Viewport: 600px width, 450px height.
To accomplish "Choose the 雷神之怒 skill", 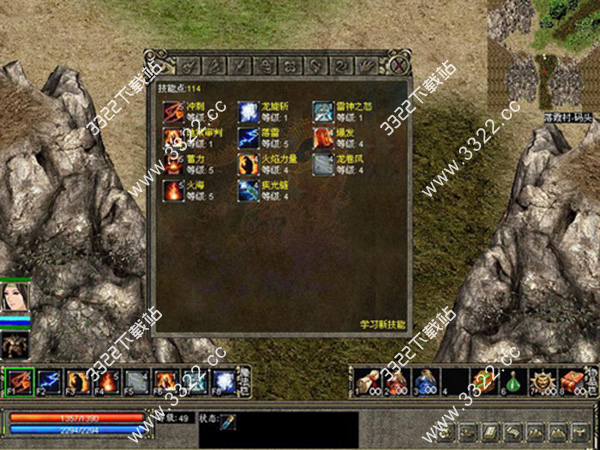I will [322, 111].
